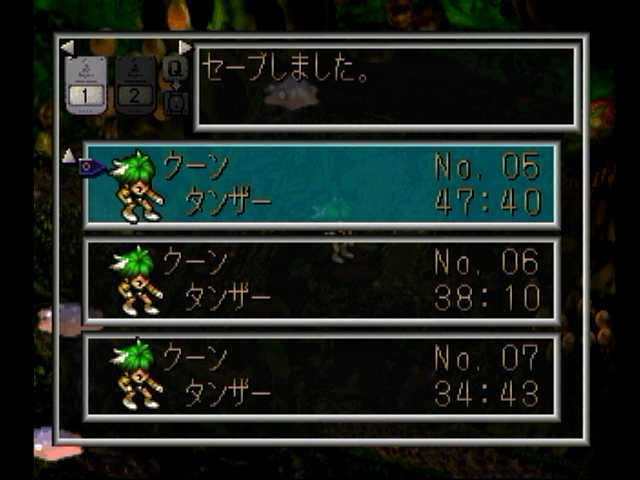Select save file No. 05
The height and width of the screenshot is (480, 640).
pyautogui.click(x=322, y=184)
